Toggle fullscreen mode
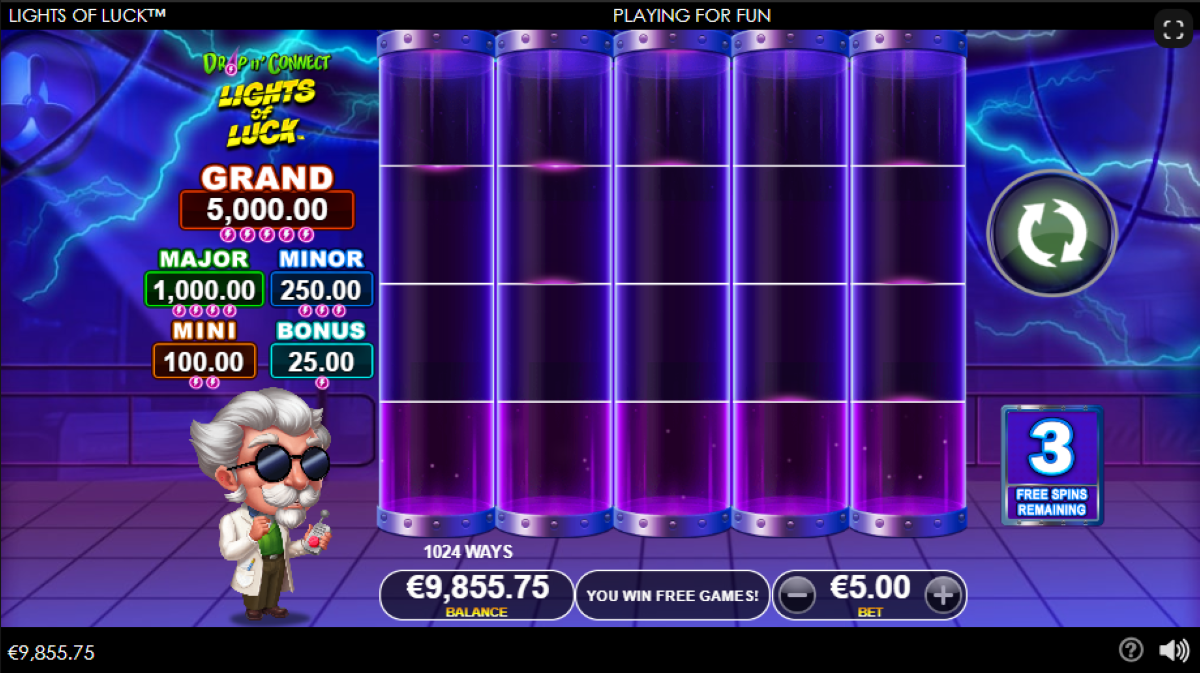Image resolution: width=1200 pixels, height=673 pixels. [x=1174, y=29]
